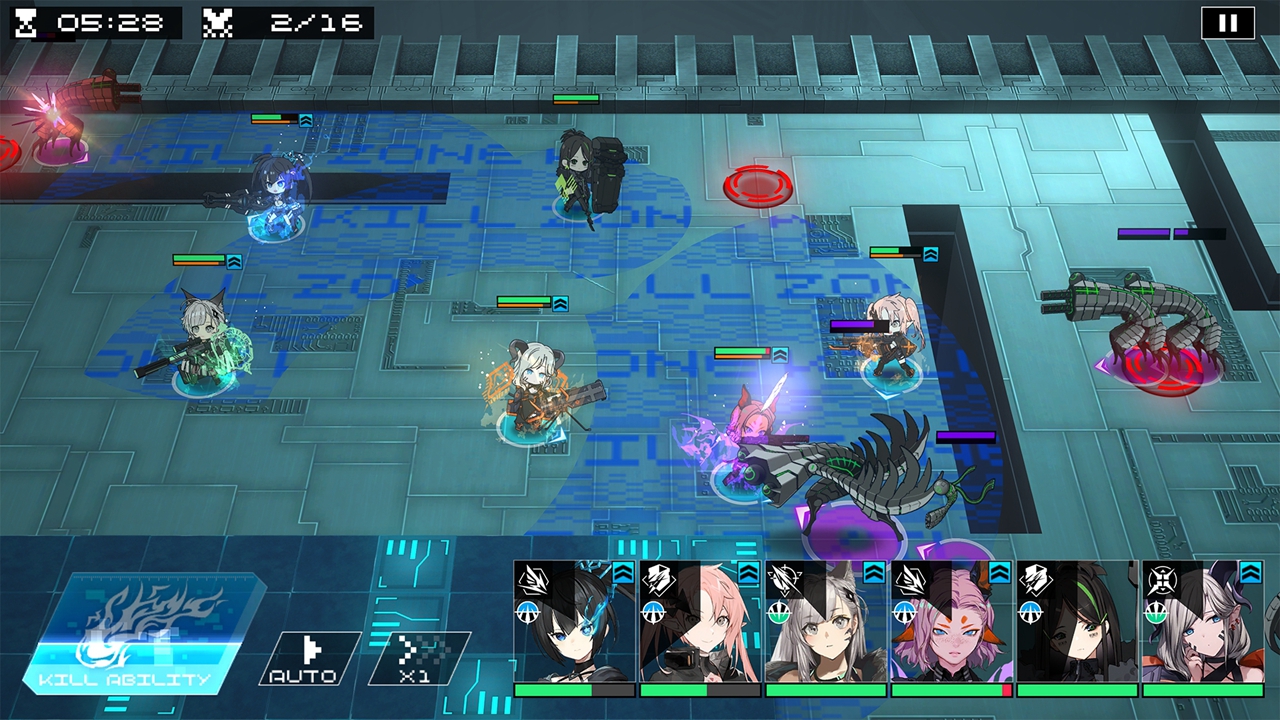Toggle Auto battle mode
1280x720 pixels.
coord(310,658)
